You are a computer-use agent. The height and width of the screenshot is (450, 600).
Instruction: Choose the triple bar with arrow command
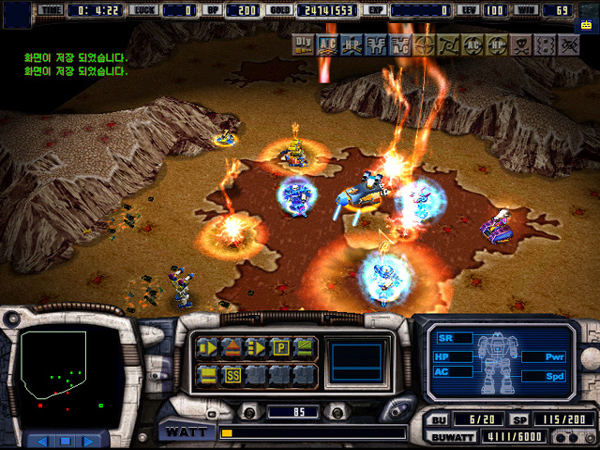click(256, 348)
